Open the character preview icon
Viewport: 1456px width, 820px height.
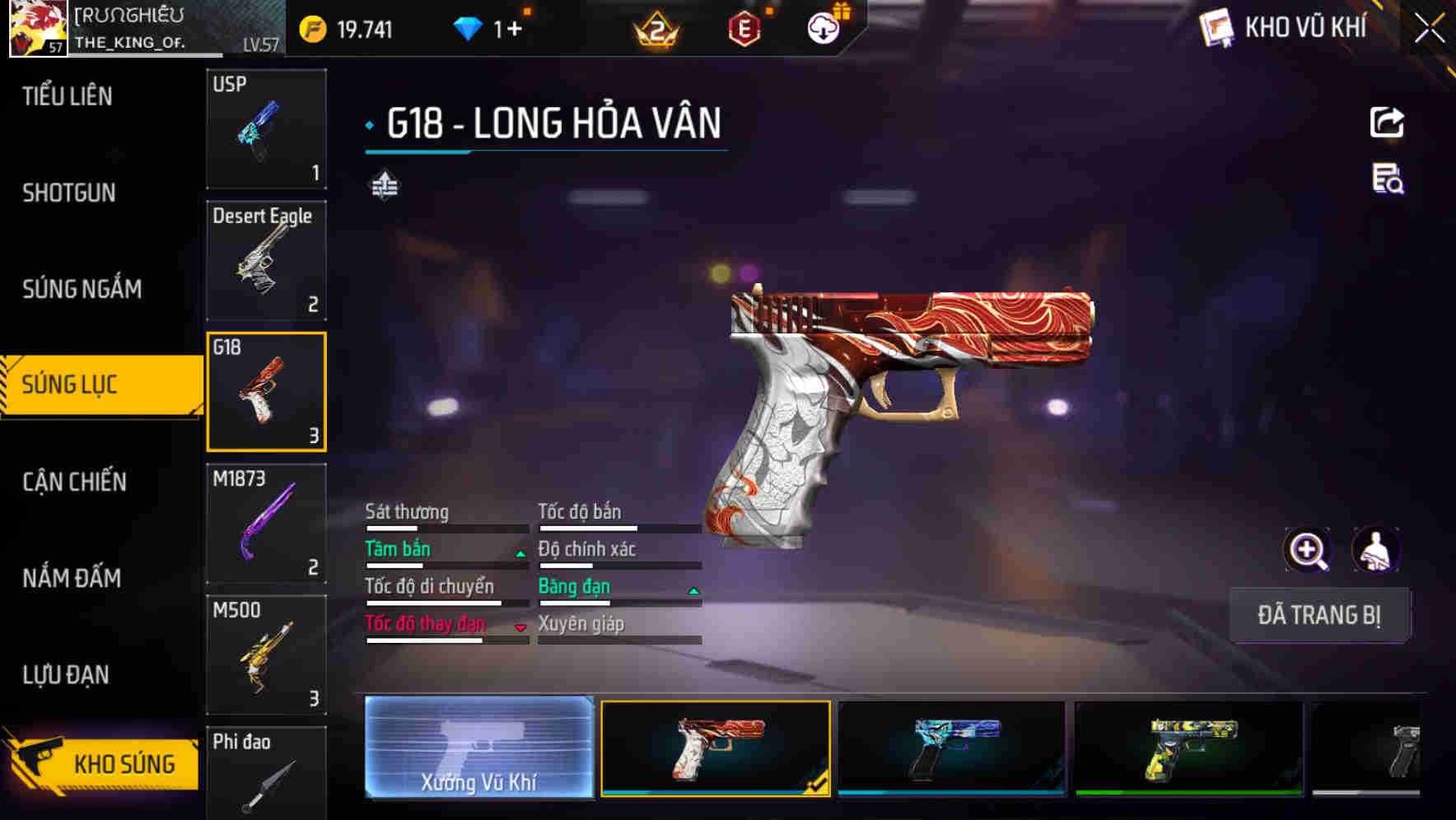click(x=1375, y=550)
